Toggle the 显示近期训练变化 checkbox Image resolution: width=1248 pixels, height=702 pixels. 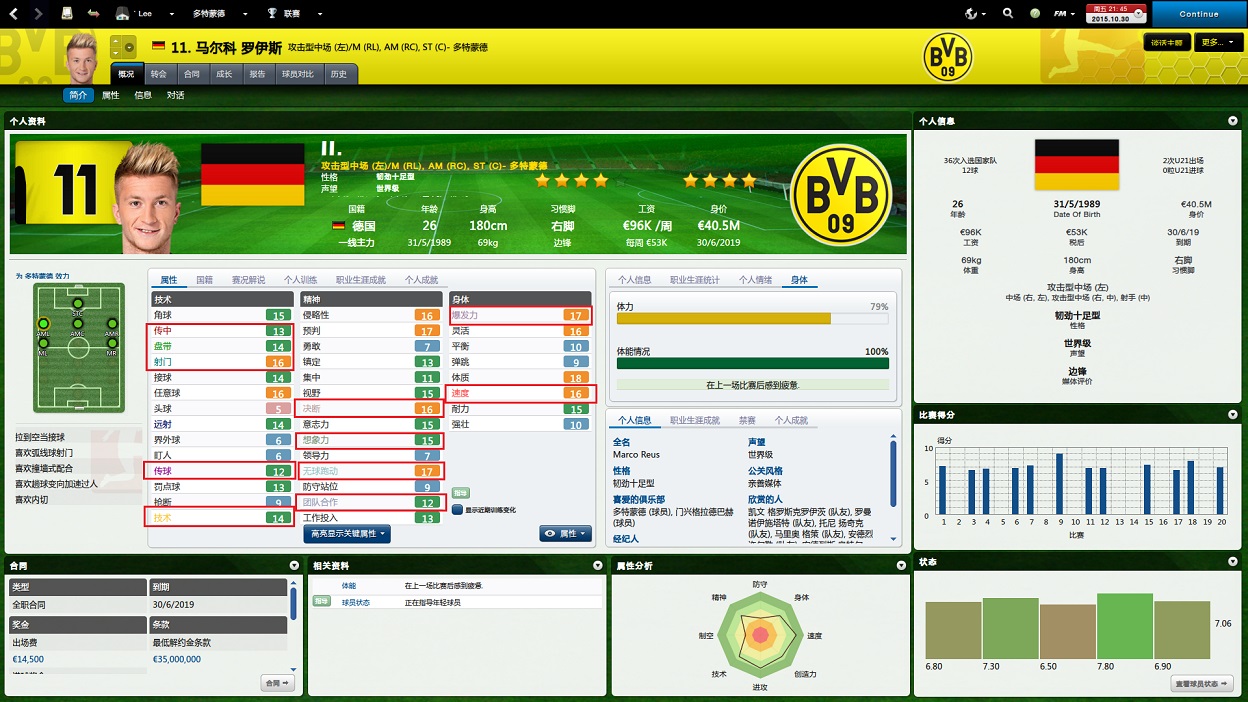(456, 509)
